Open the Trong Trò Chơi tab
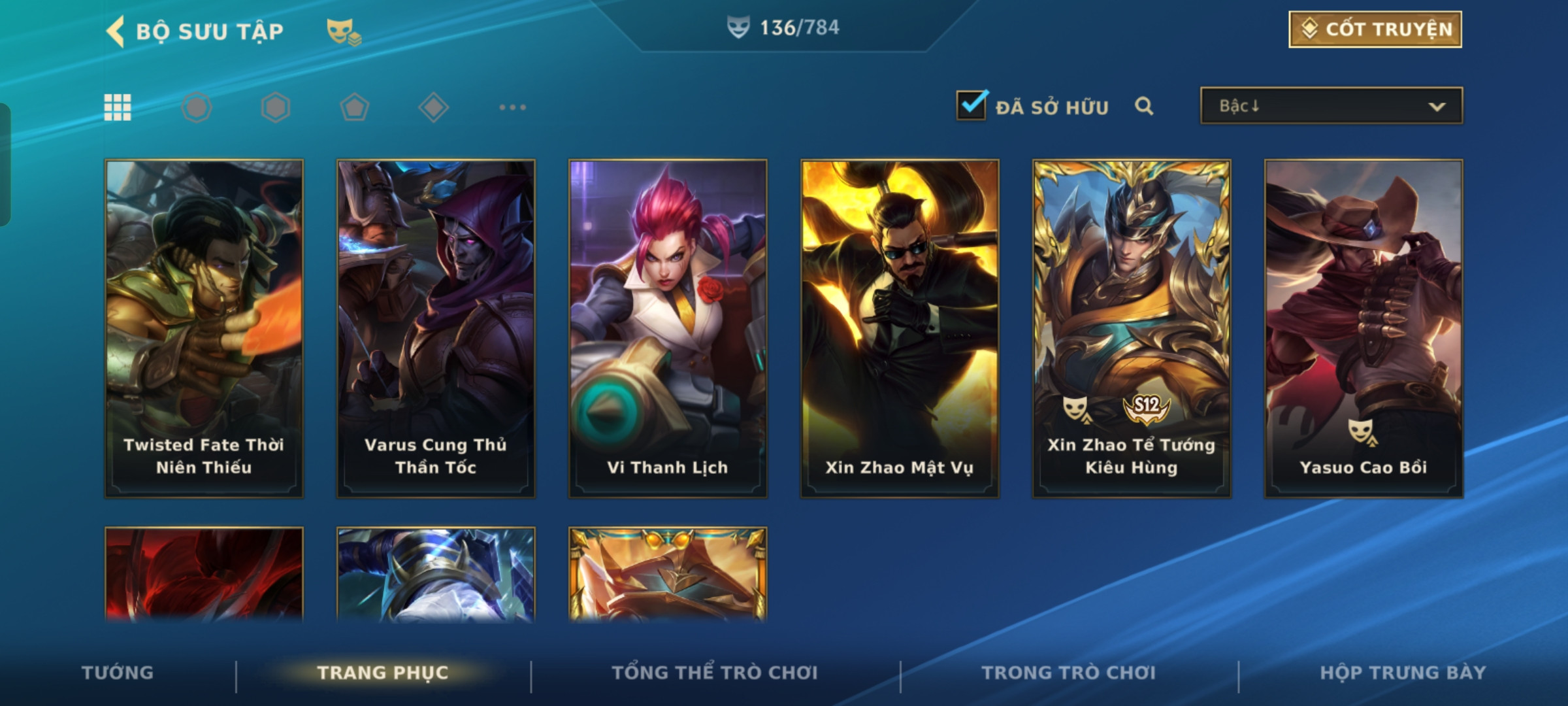Image resolution: width=1568 pixels, height=706 pixels. point(1069,673)
